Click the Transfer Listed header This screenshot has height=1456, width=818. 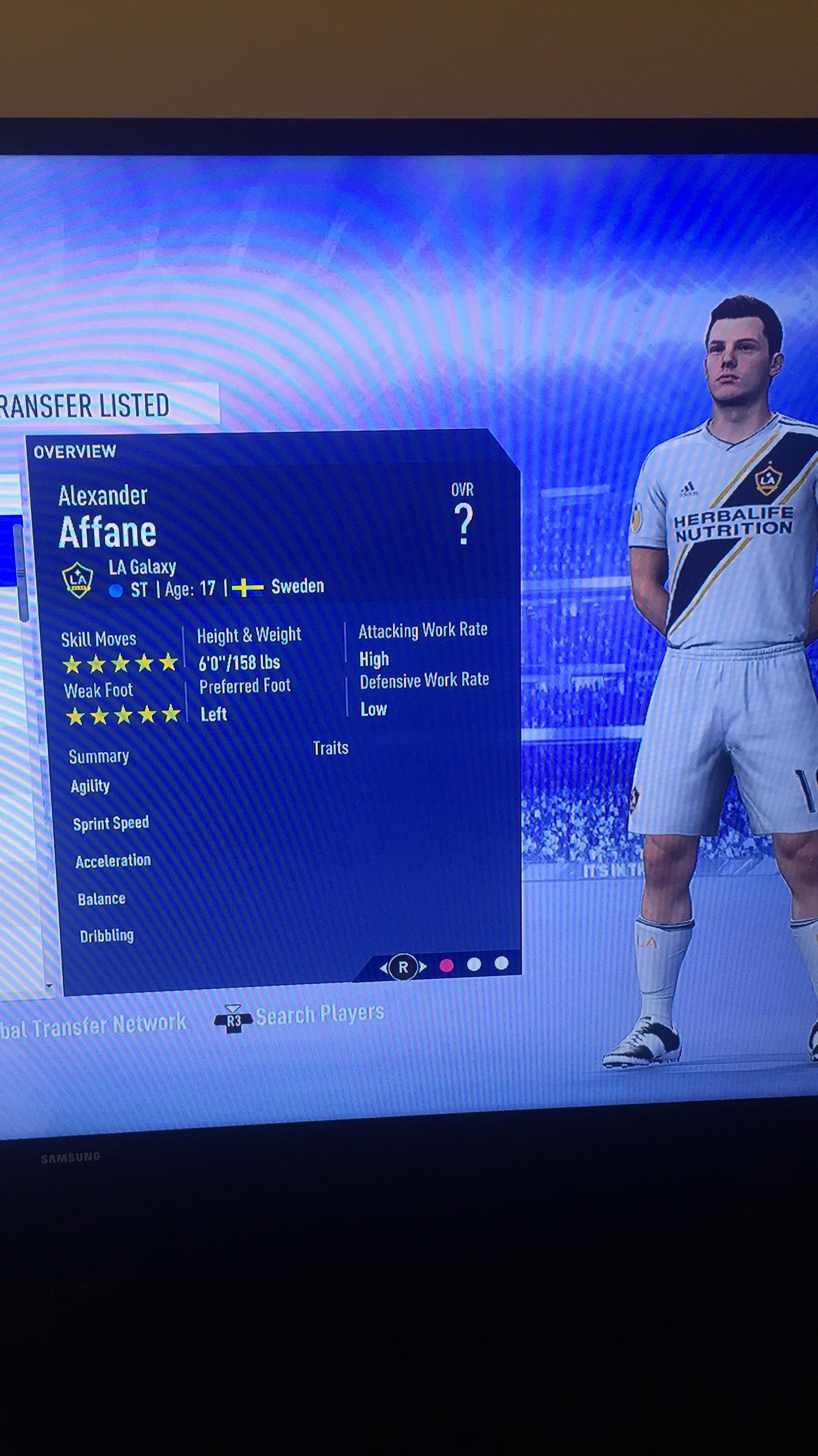click(83, 404)
